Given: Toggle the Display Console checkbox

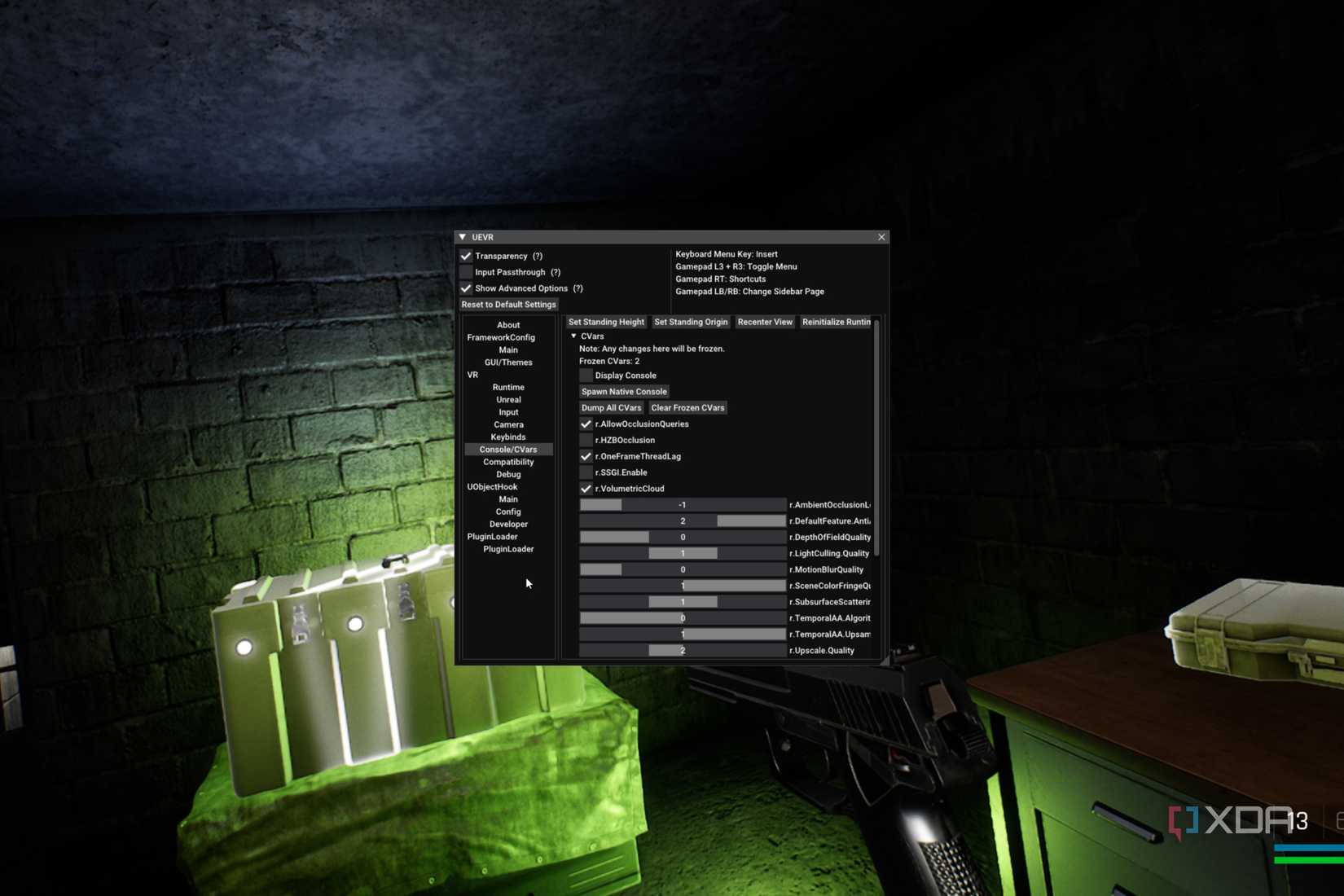Looking at the screenshot, I should pyautogui.click(x=586, y=375).
